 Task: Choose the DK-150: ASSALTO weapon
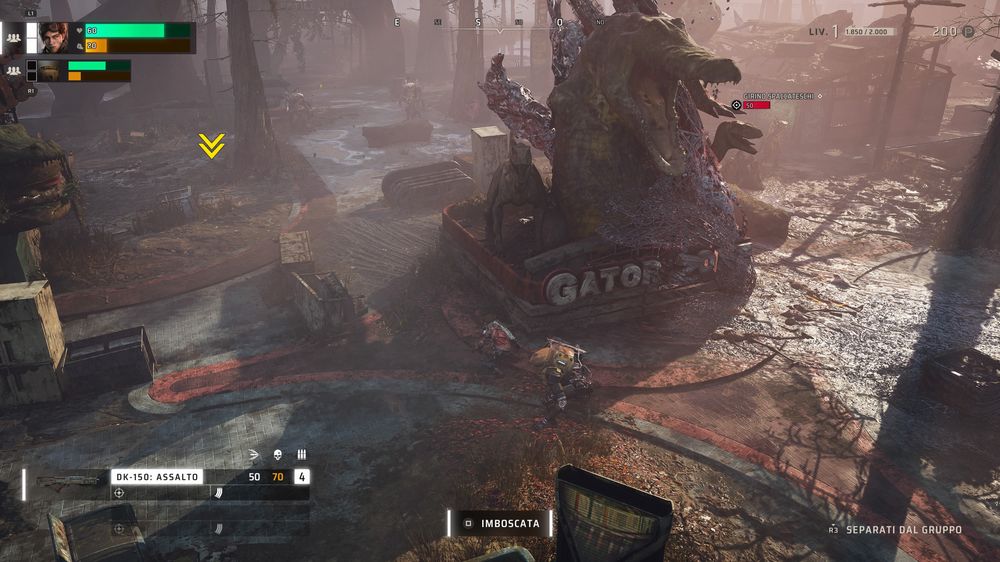(x=156, y=477)
